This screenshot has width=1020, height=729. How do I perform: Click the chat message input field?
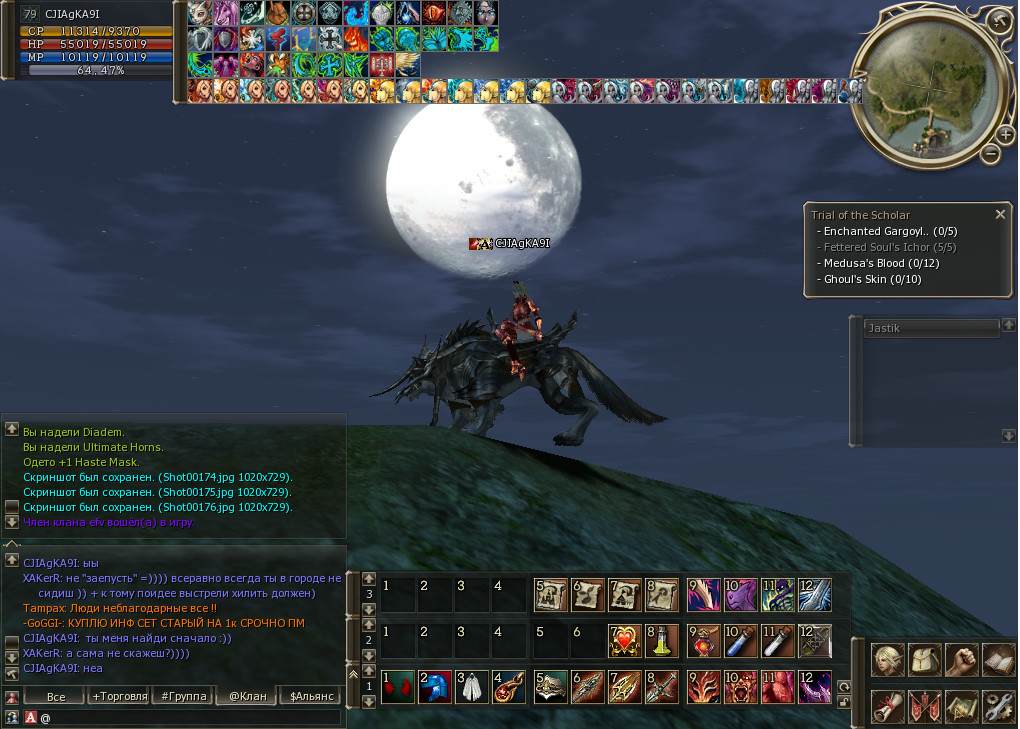(x=190, y=717)
